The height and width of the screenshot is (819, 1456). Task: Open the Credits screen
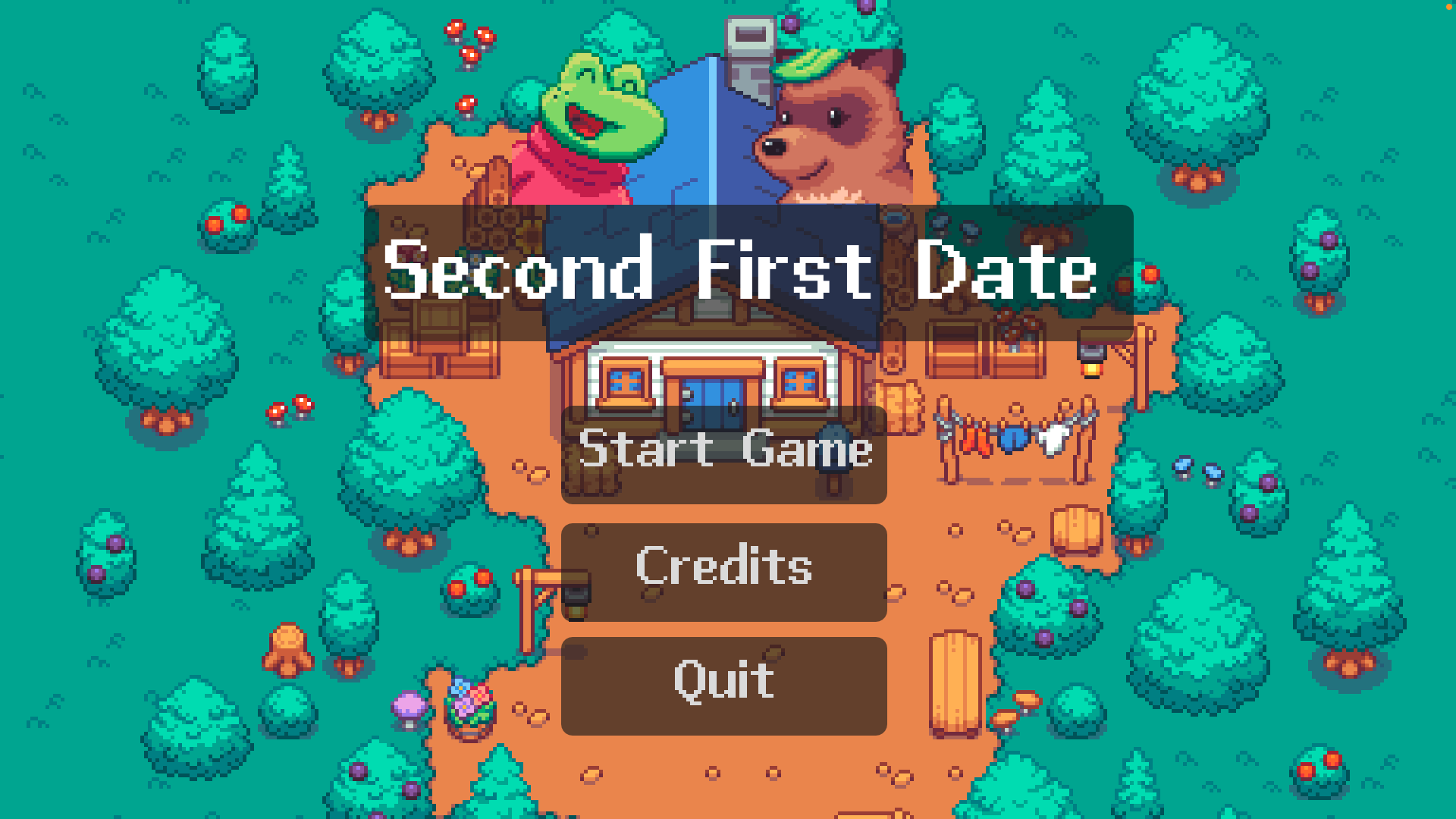tap(723, 570)
